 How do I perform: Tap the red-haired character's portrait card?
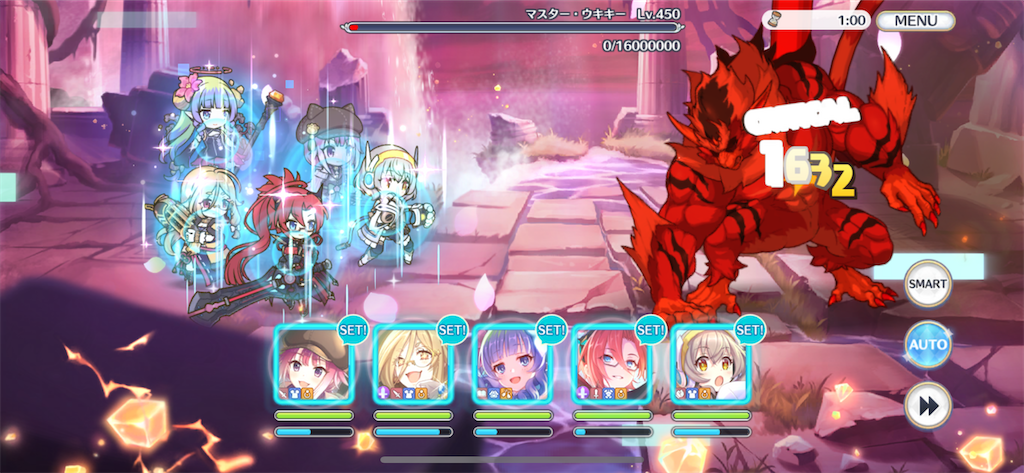click(611, 361)
